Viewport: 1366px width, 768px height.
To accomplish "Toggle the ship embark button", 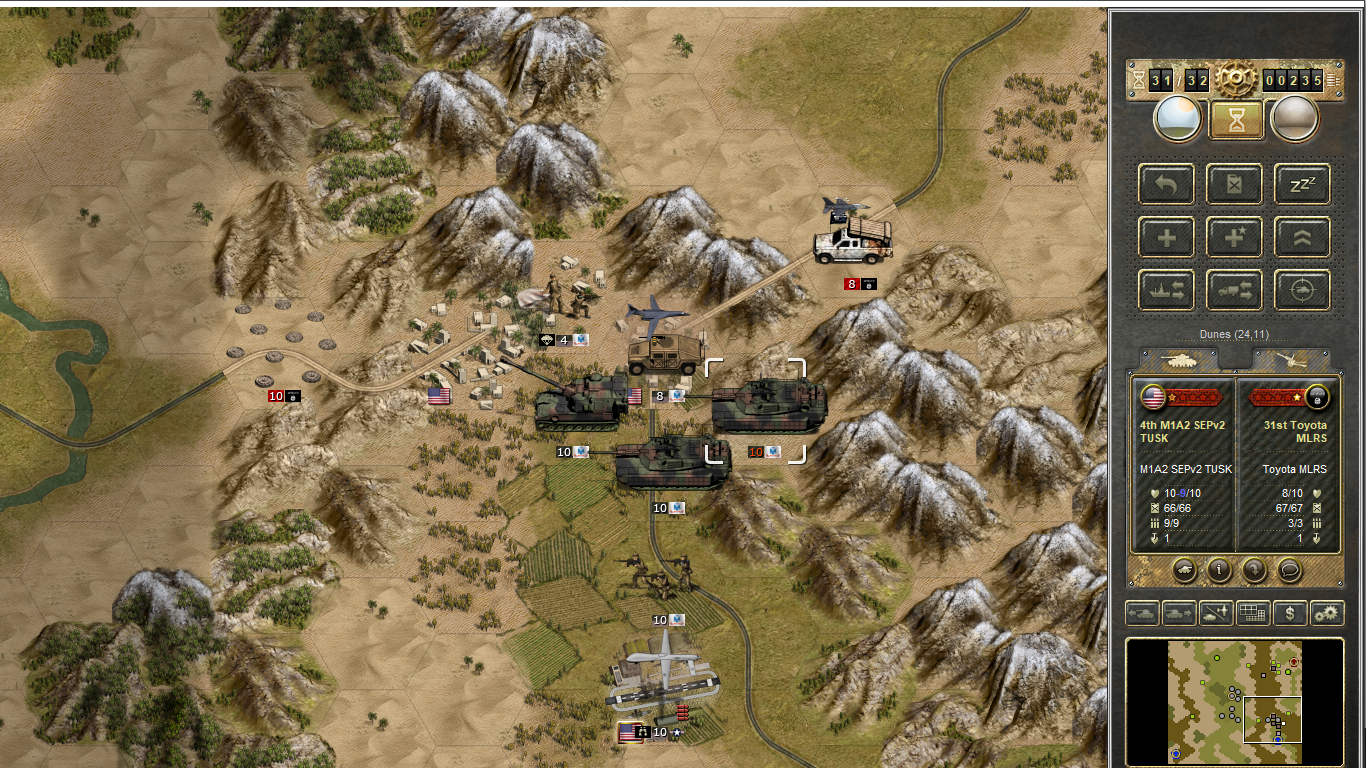I will [x=1167, y=290].
